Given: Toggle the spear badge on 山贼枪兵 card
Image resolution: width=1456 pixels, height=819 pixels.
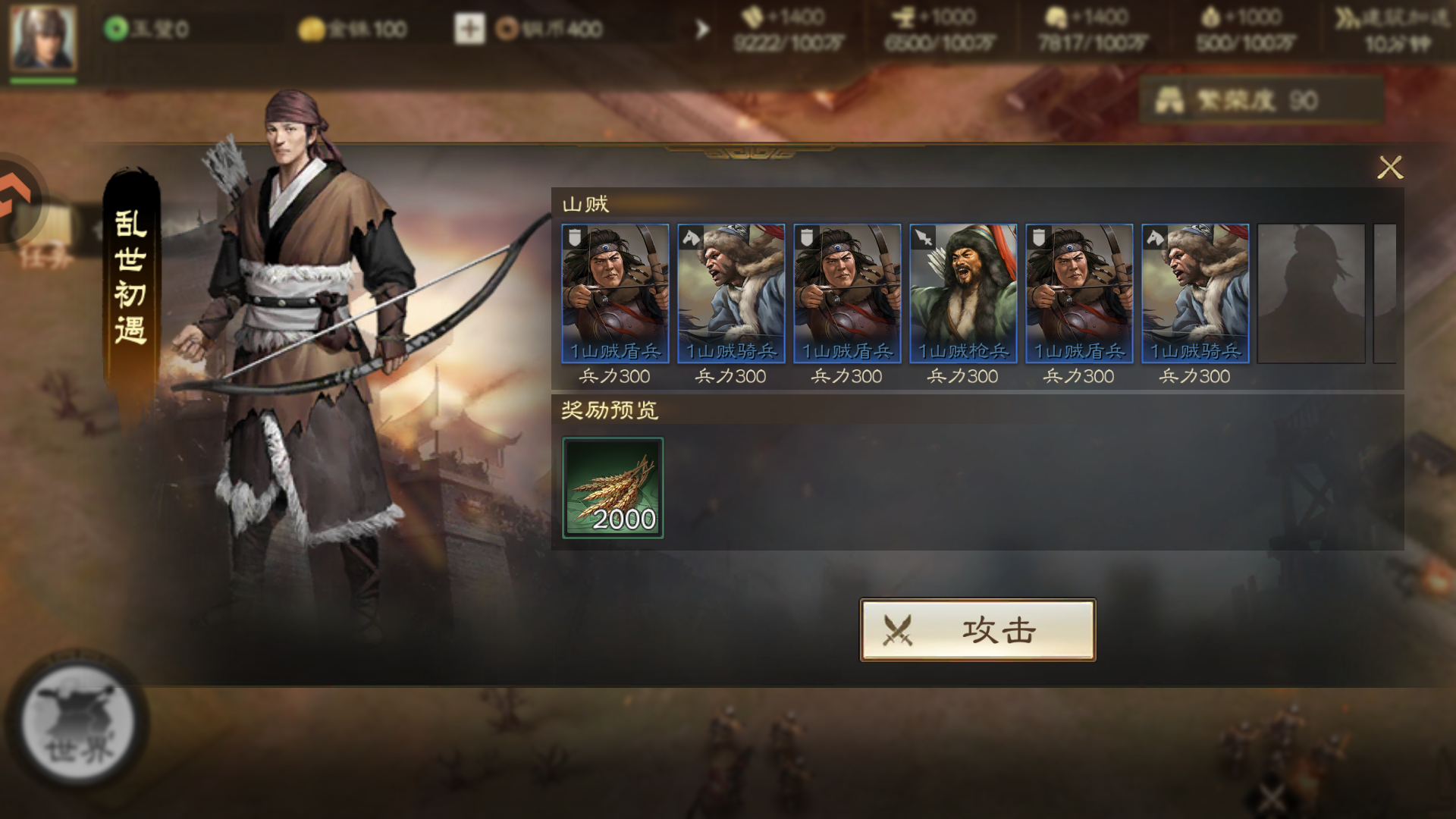Looking at the screenshot, I should pyautogui.click(x=924, y=237).
